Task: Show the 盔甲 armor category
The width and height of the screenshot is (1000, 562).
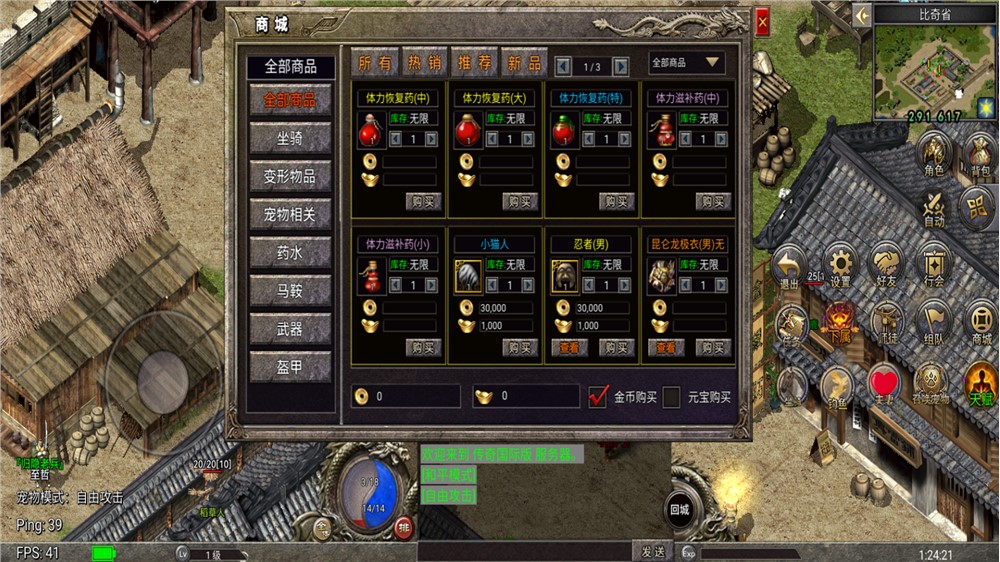Action: (x=290, y=367)
